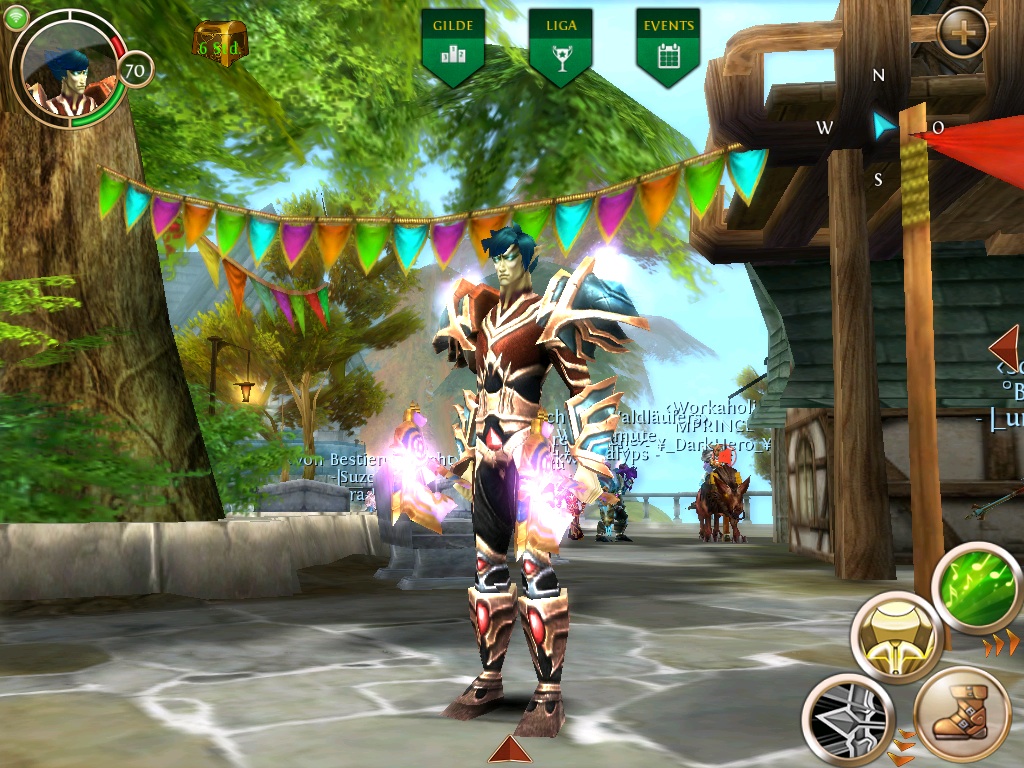This screenshot has height=768, width=1024.
Task: Check the green connection signal icon
Action: 15,17
